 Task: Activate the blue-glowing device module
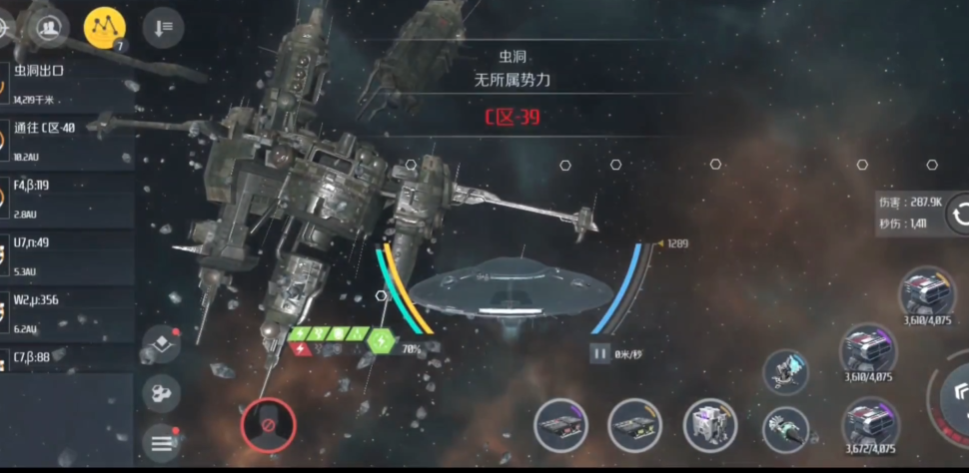tap(786, 372)
